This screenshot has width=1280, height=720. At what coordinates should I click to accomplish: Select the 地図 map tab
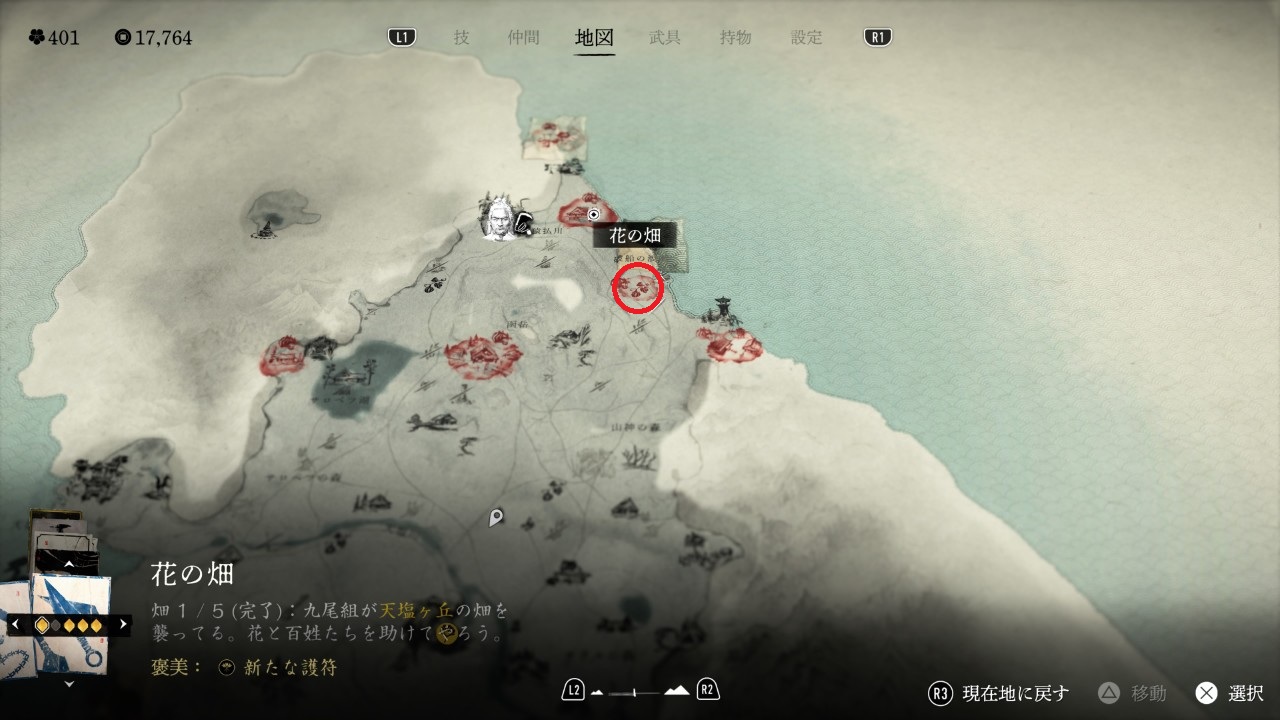tap(594, 38)
